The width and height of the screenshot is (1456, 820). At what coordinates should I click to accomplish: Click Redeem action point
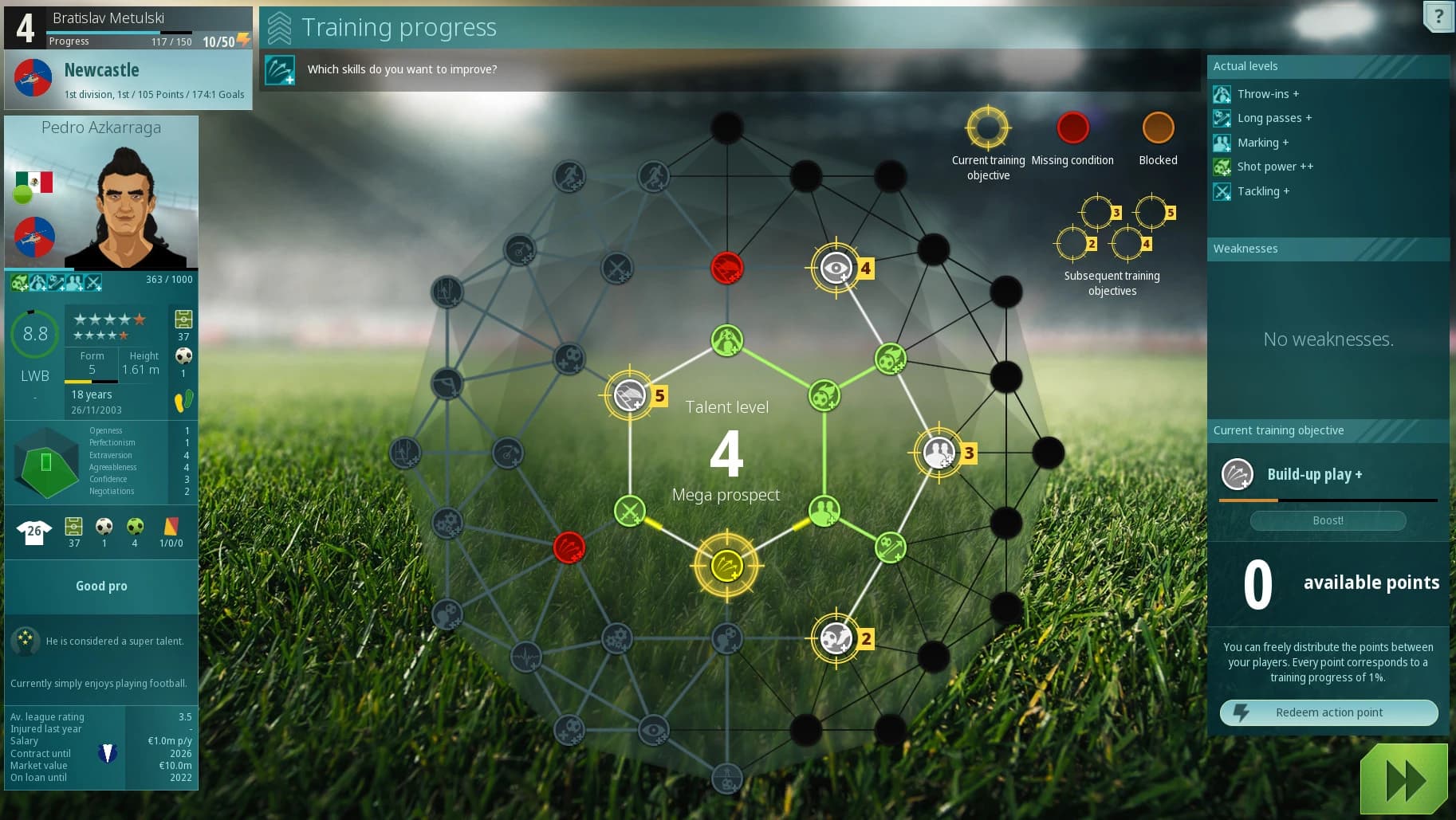pos(1327,712)
